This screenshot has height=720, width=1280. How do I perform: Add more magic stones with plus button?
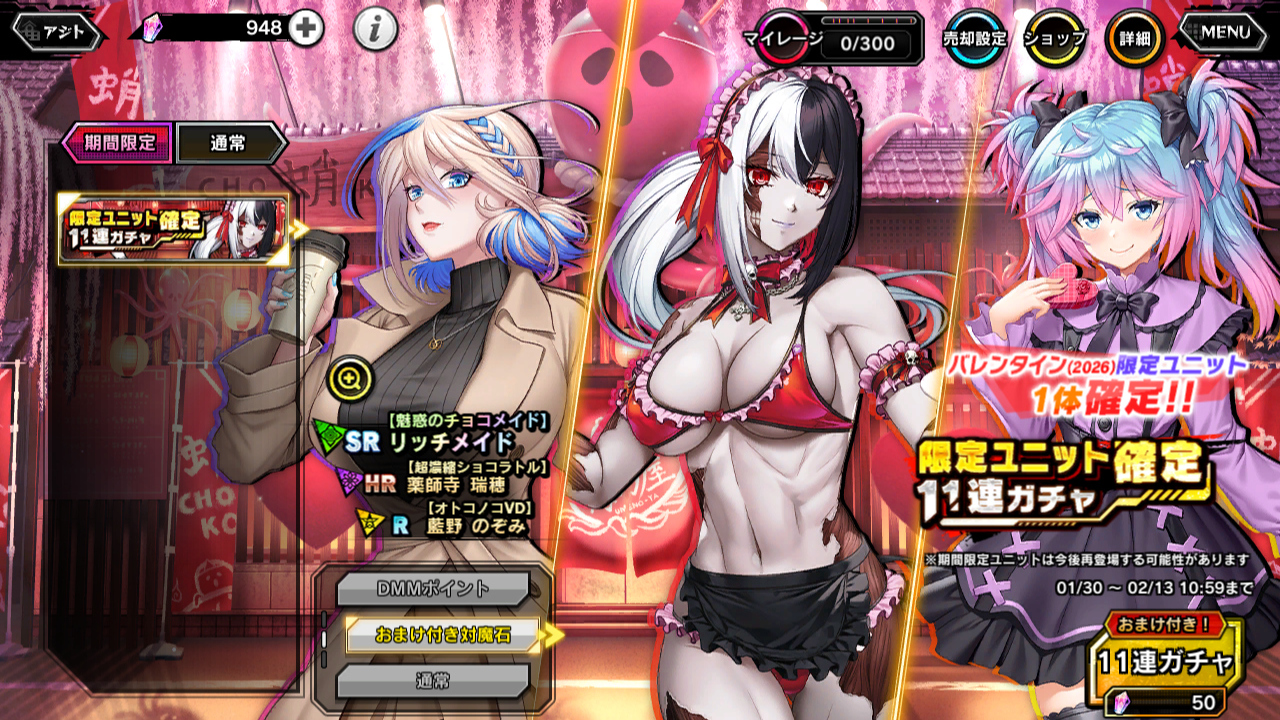tap(306, 29)
